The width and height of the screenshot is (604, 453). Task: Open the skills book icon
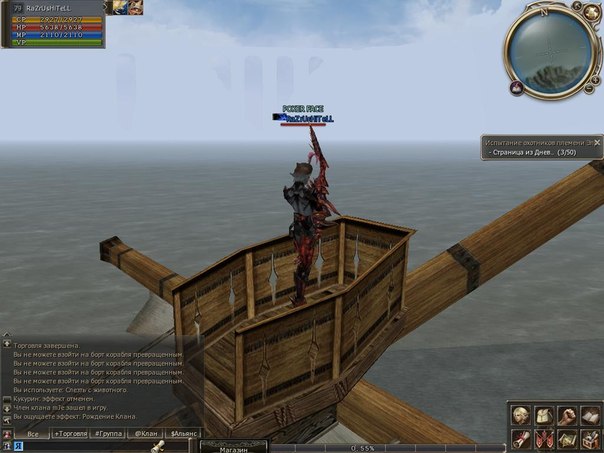pyautogui.click(x=589, y=415)
